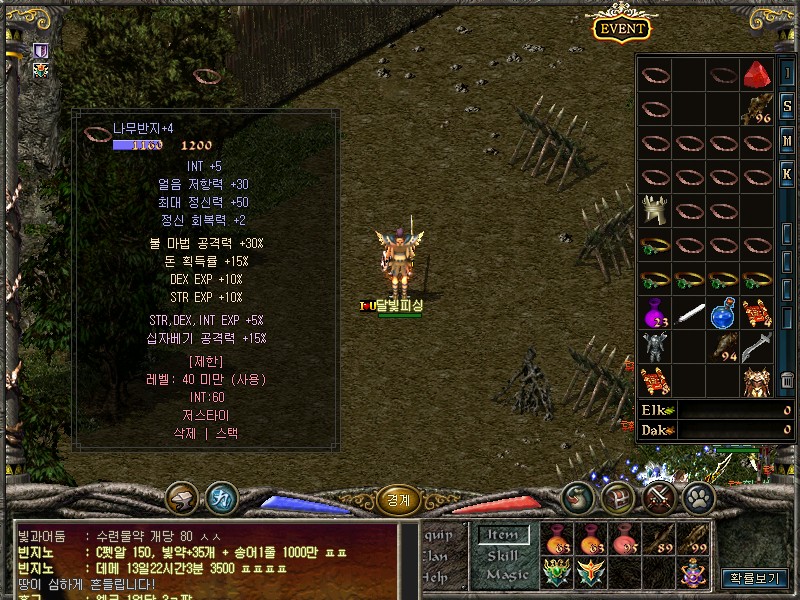Open the Skill quickbar tab
Viewport: 800px width, 600px height.
[501, 555]
